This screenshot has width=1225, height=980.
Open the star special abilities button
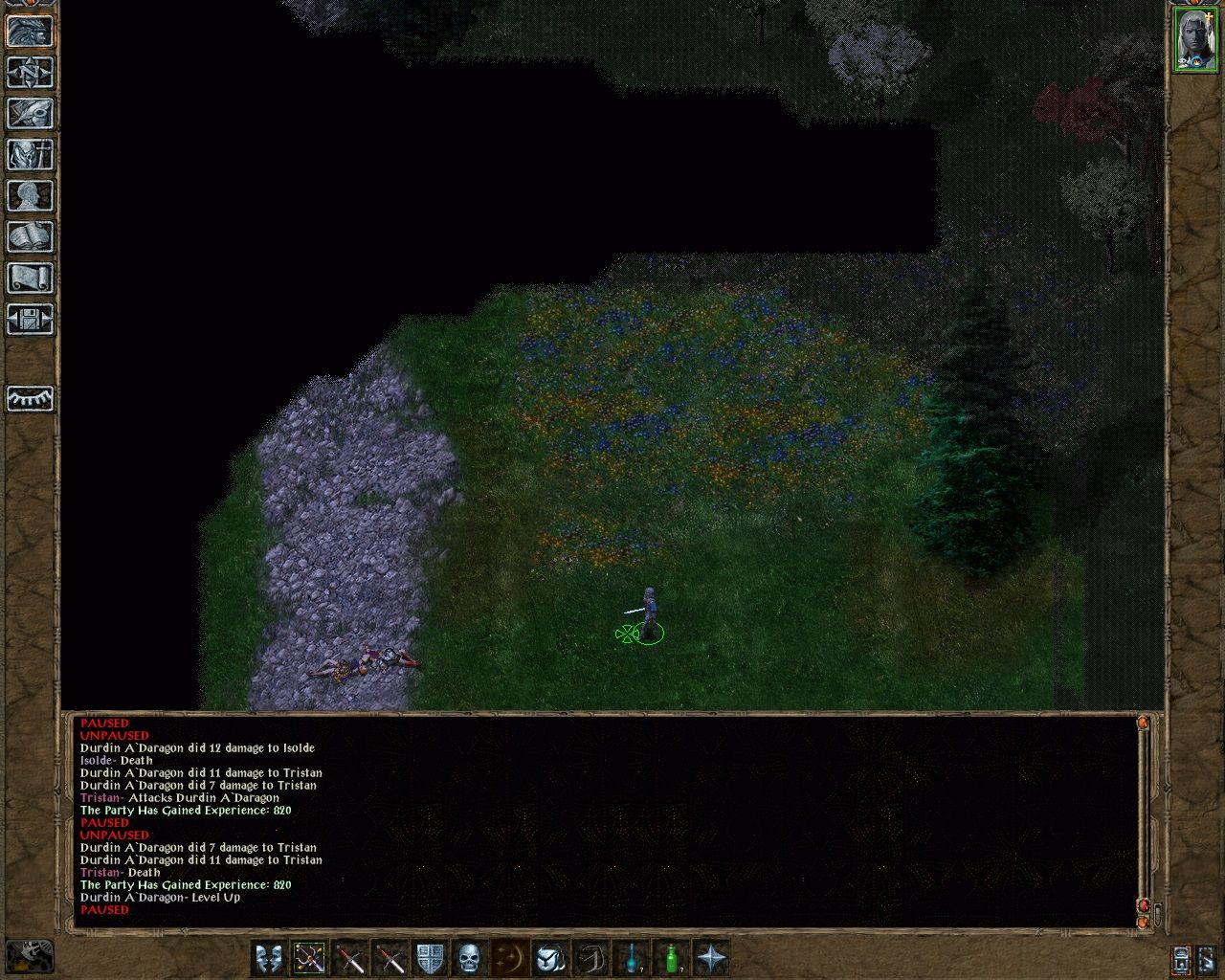tap(712, 958)
